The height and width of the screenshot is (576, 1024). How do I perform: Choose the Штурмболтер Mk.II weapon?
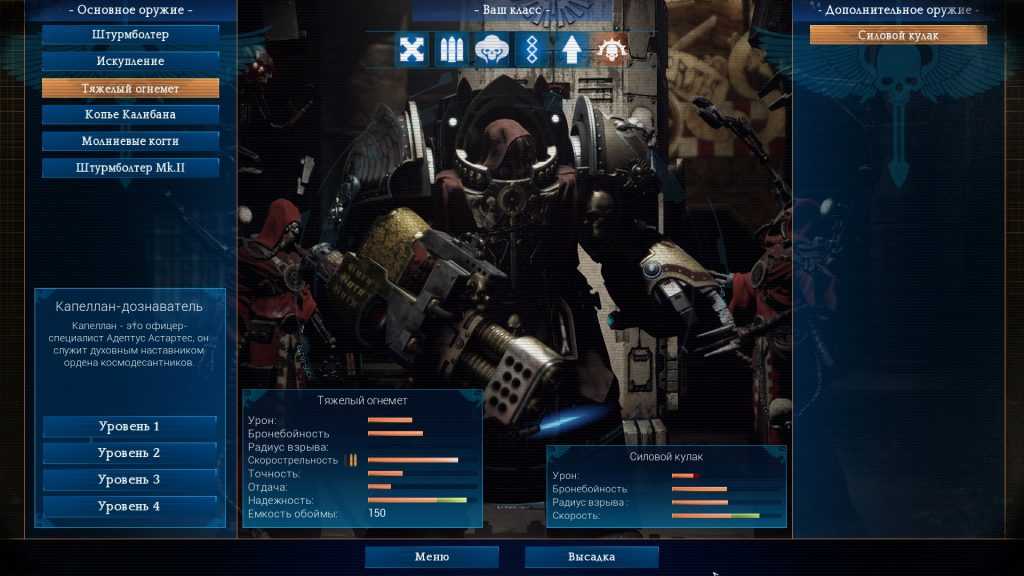click(x=130, y=168)
